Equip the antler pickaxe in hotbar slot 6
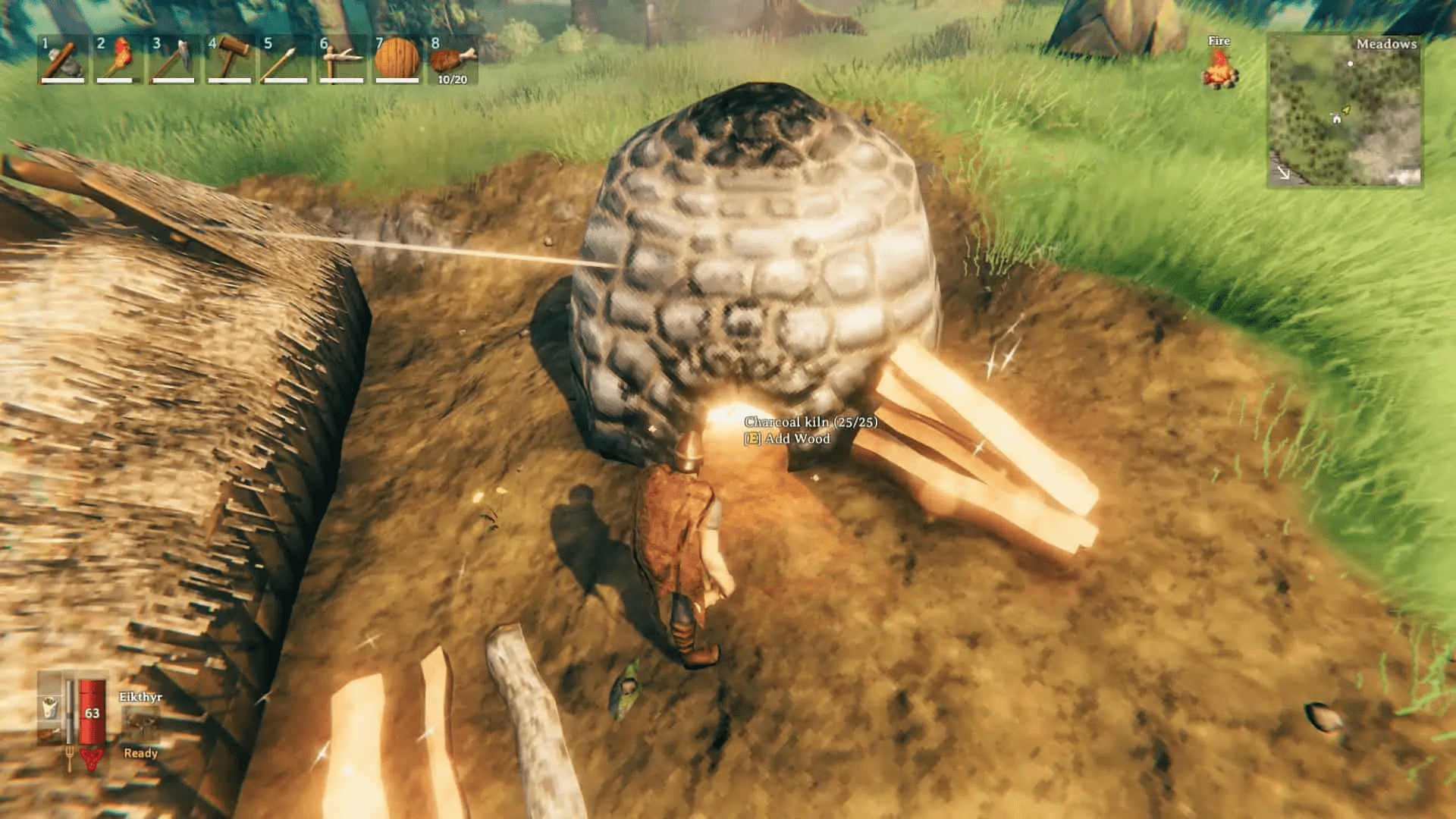1456x819 pixels. point(339,61)
